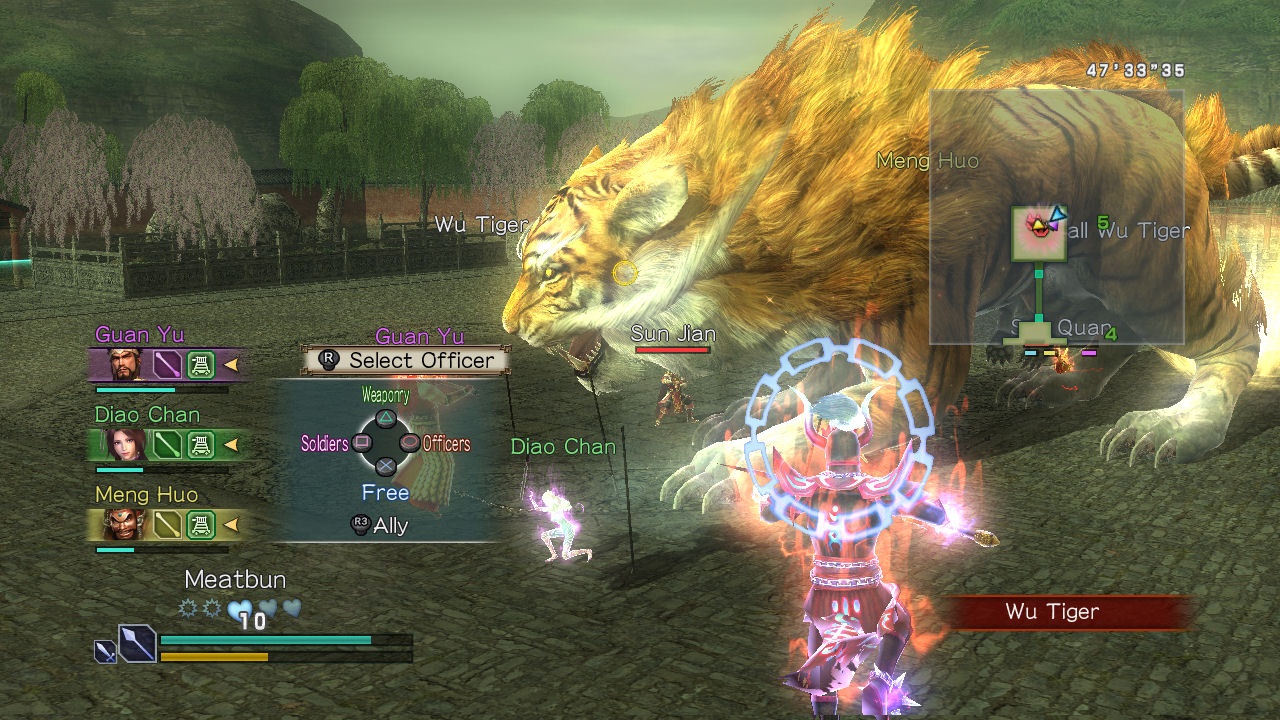Image resolution: width=1280 pixels, height=720 pixels.
Task: Click Guan Yu's purple weapon icon
Action: click(x=167, y=365)
